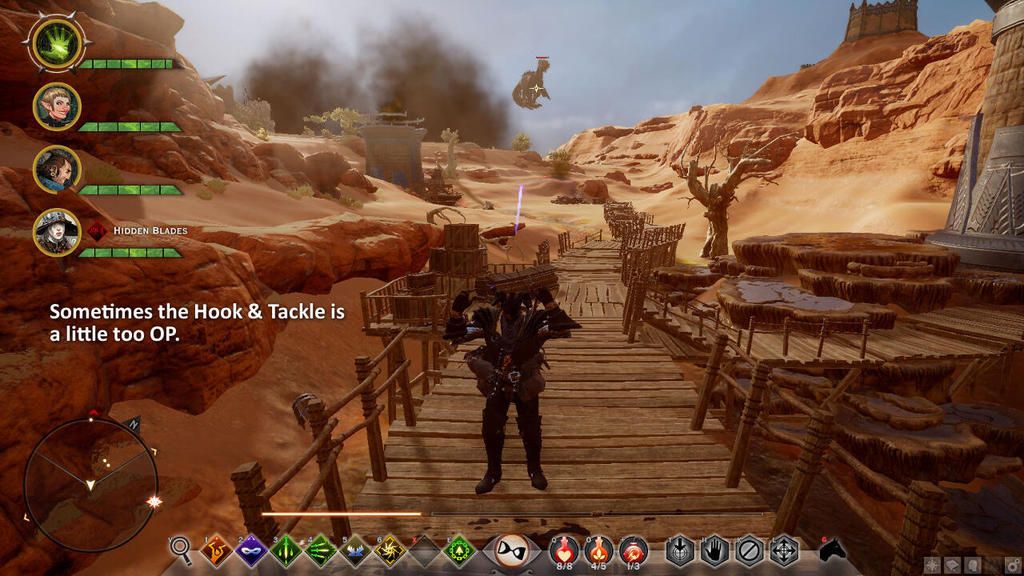This screenshot has width=1024, height=576.
Task: Use the green triple-arrow volley ability
Action: point(320,550)
